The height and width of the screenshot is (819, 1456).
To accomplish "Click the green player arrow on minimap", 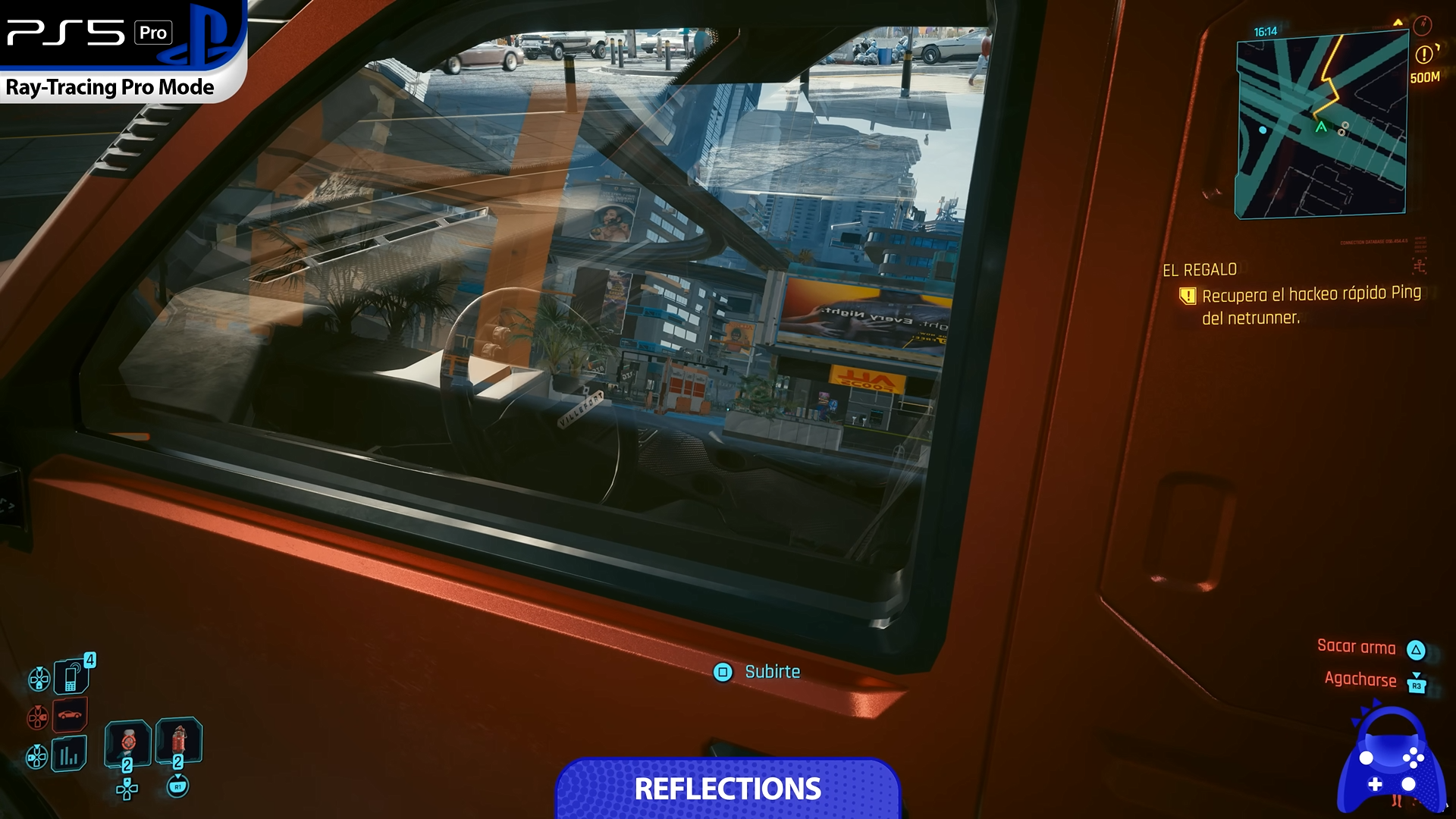I will pyautogui.click(x=1321, y=127).
